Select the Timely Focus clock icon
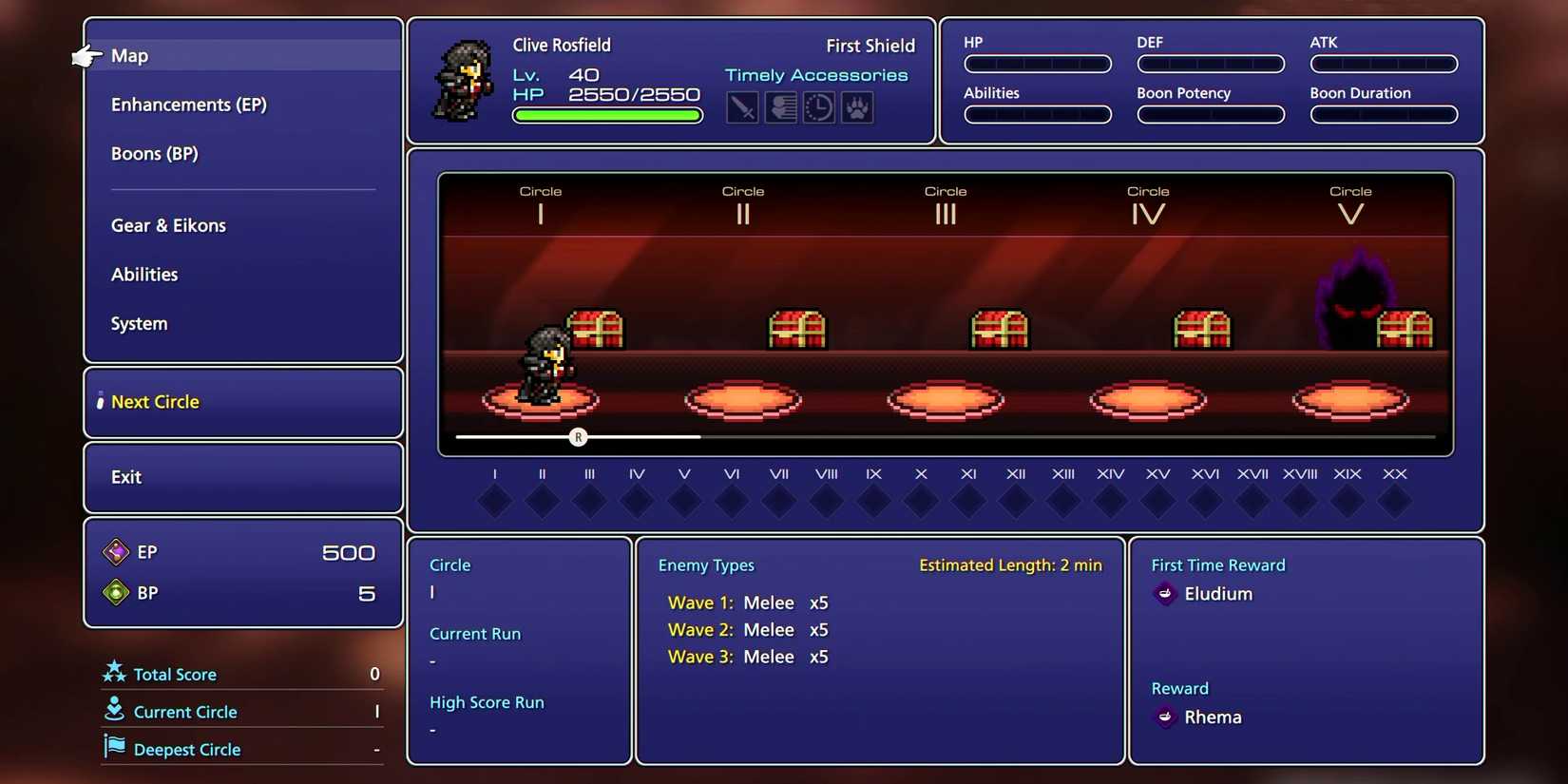 click(818, 107)
